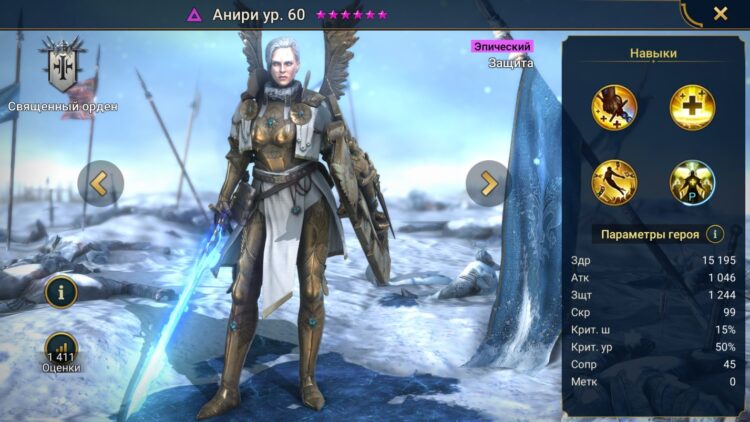Select the Эпический rarity tag
750x422 pixels.
[x=502, y=46]
